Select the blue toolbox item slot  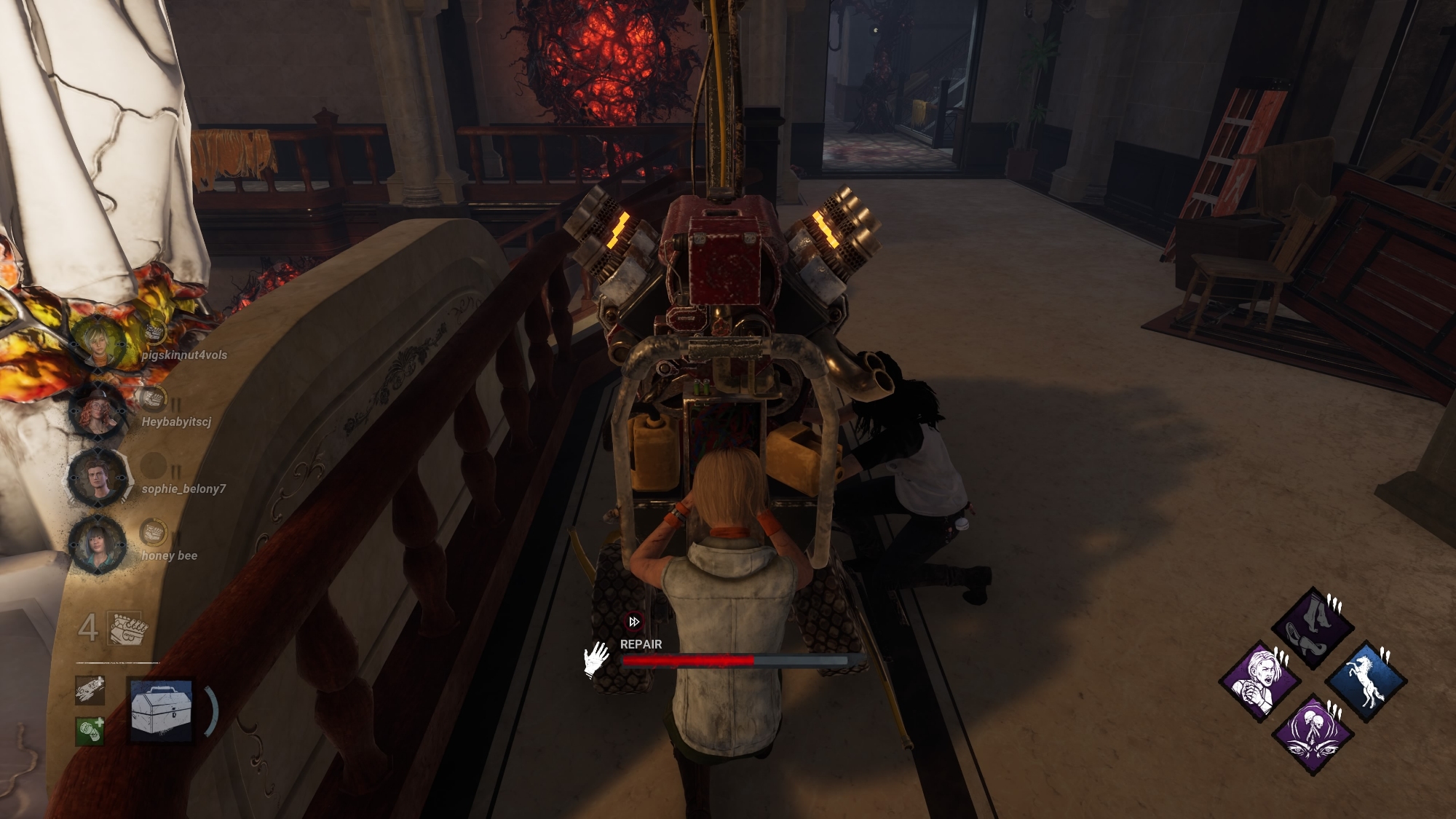click(x=161, y=711)
